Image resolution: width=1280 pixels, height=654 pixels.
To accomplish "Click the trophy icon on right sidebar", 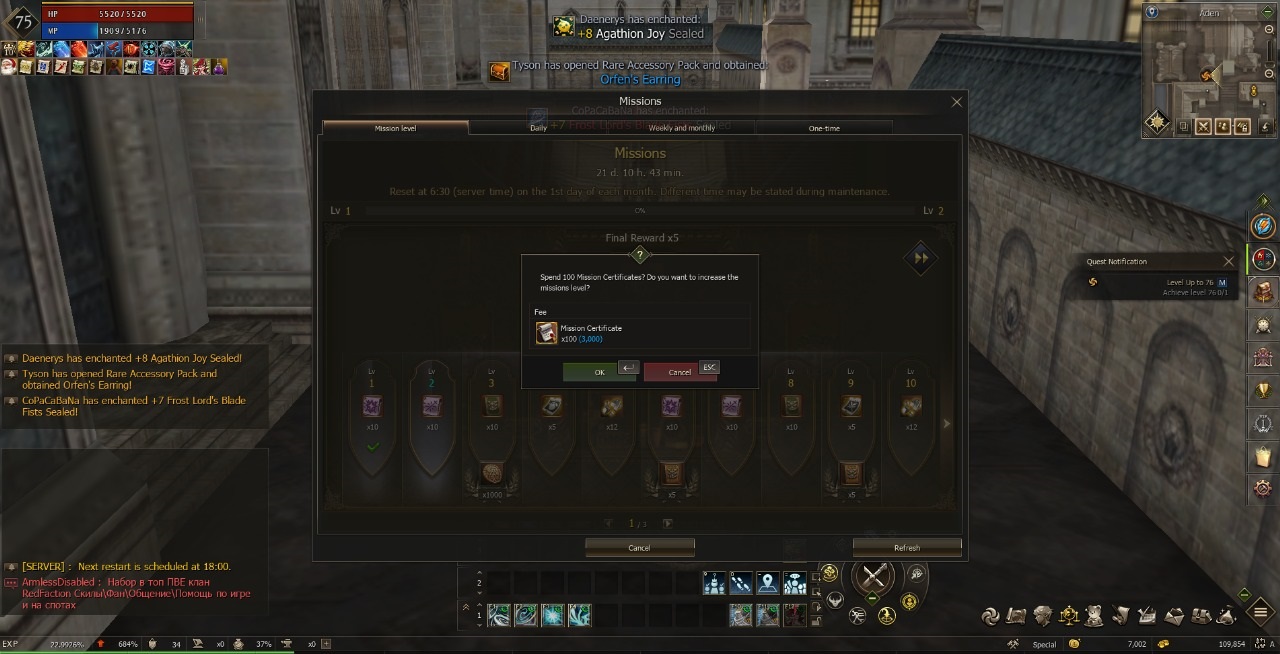I will [1264, 391].
